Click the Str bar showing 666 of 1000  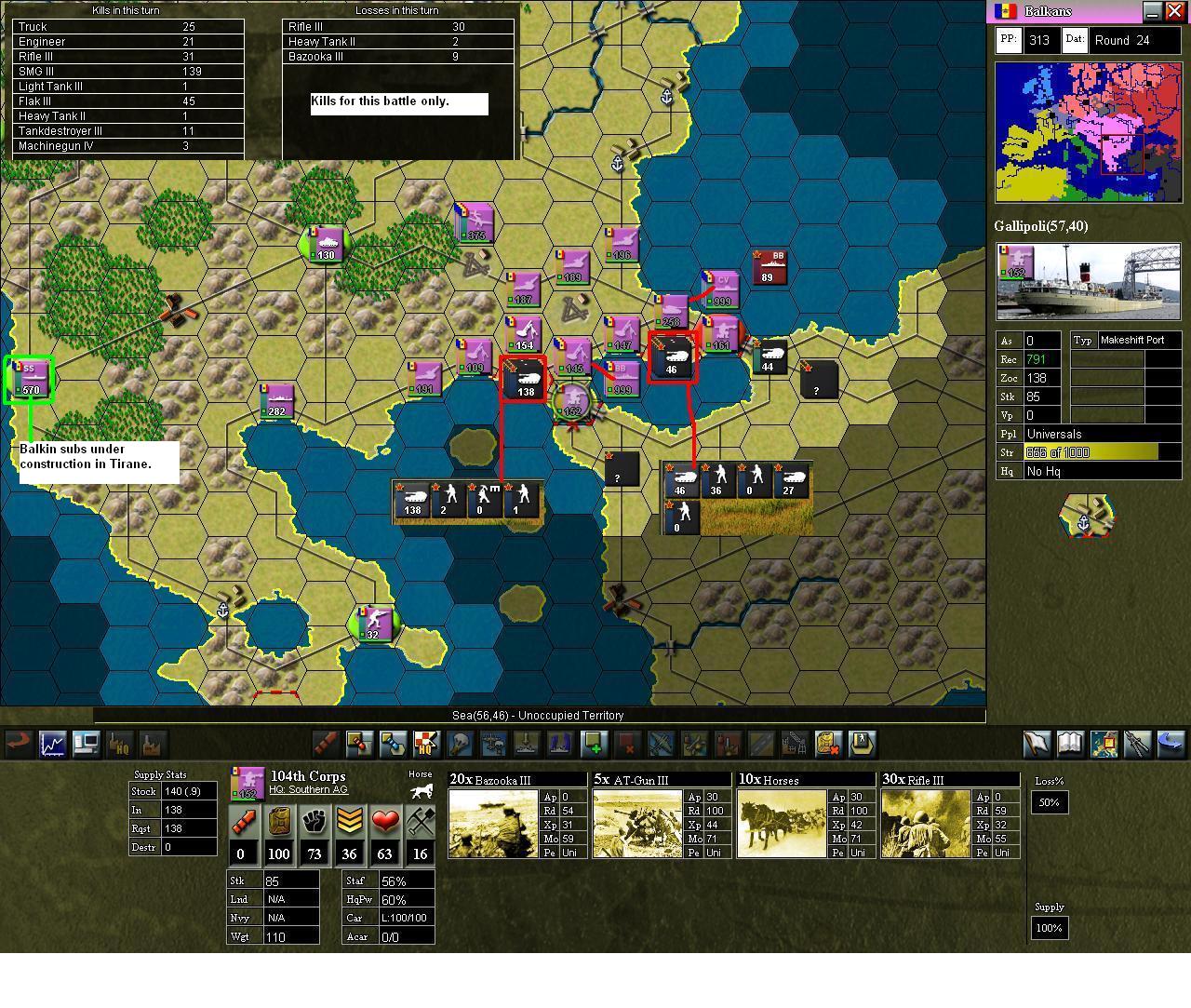[1091, 452]
